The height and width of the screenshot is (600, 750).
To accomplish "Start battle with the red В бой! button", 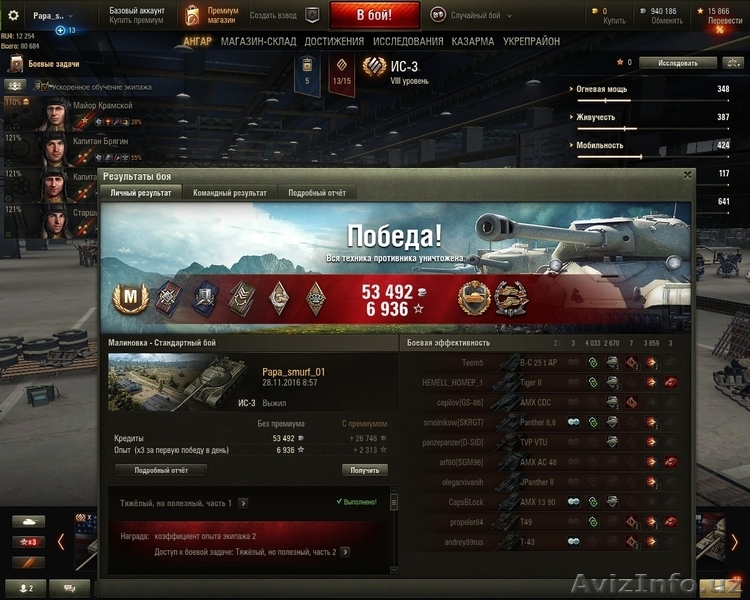I will 375,15.
